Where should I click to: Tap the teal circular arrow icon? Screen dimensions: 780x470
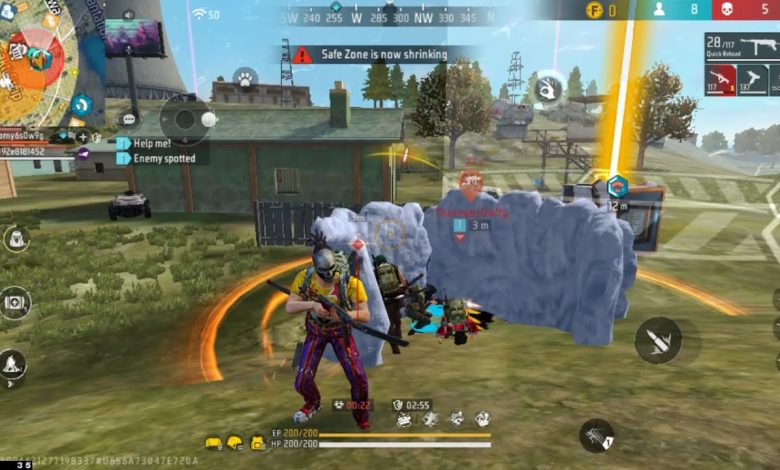(81, 103)
